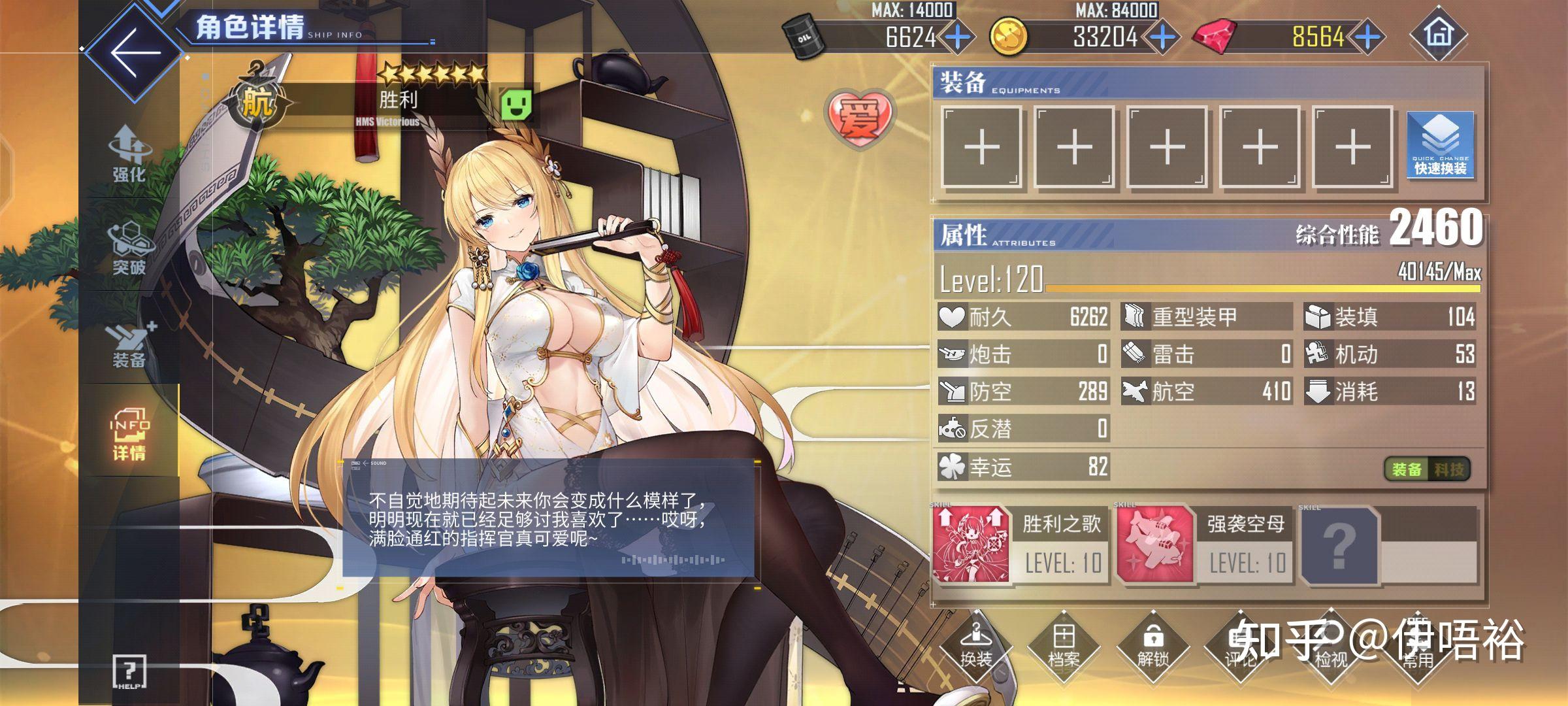Return to the home screen
The height and width of the screenshot is (706, 1568).
coord(1438,34)
